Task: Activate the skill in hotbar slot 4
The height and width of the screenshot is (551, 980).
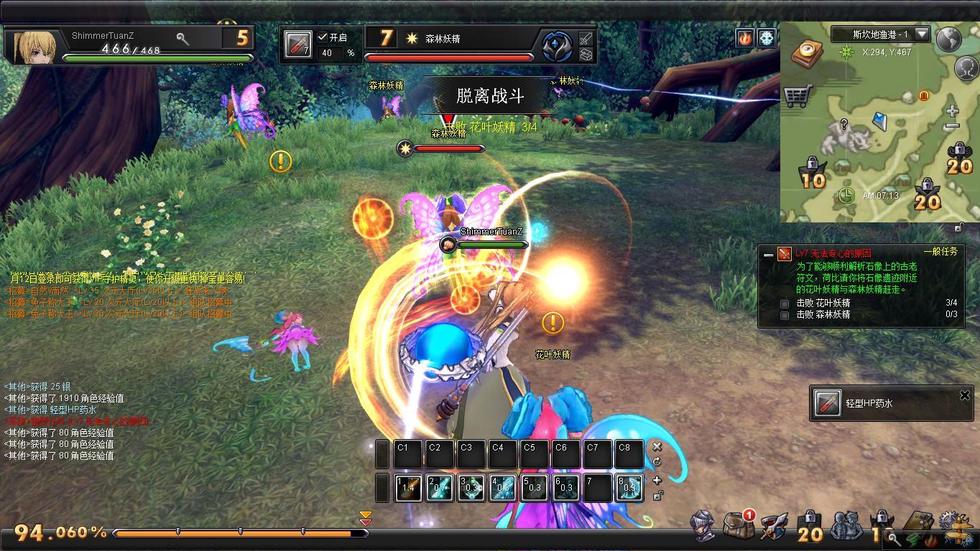Action: [503, 488]
